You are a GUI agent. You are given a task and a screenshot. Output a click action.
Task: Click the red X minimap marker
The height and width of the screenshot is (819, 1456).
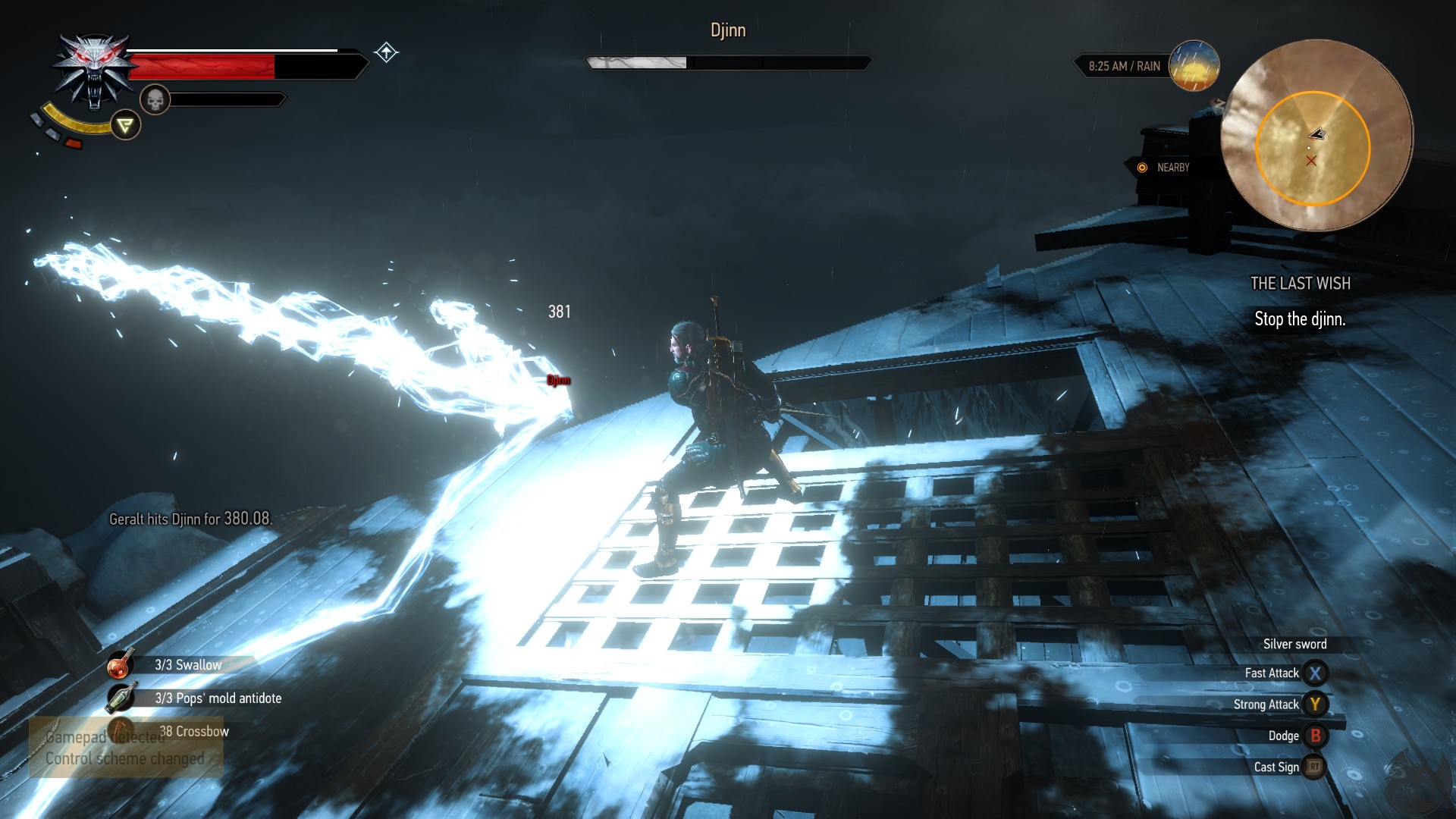tap(1311, 161)
